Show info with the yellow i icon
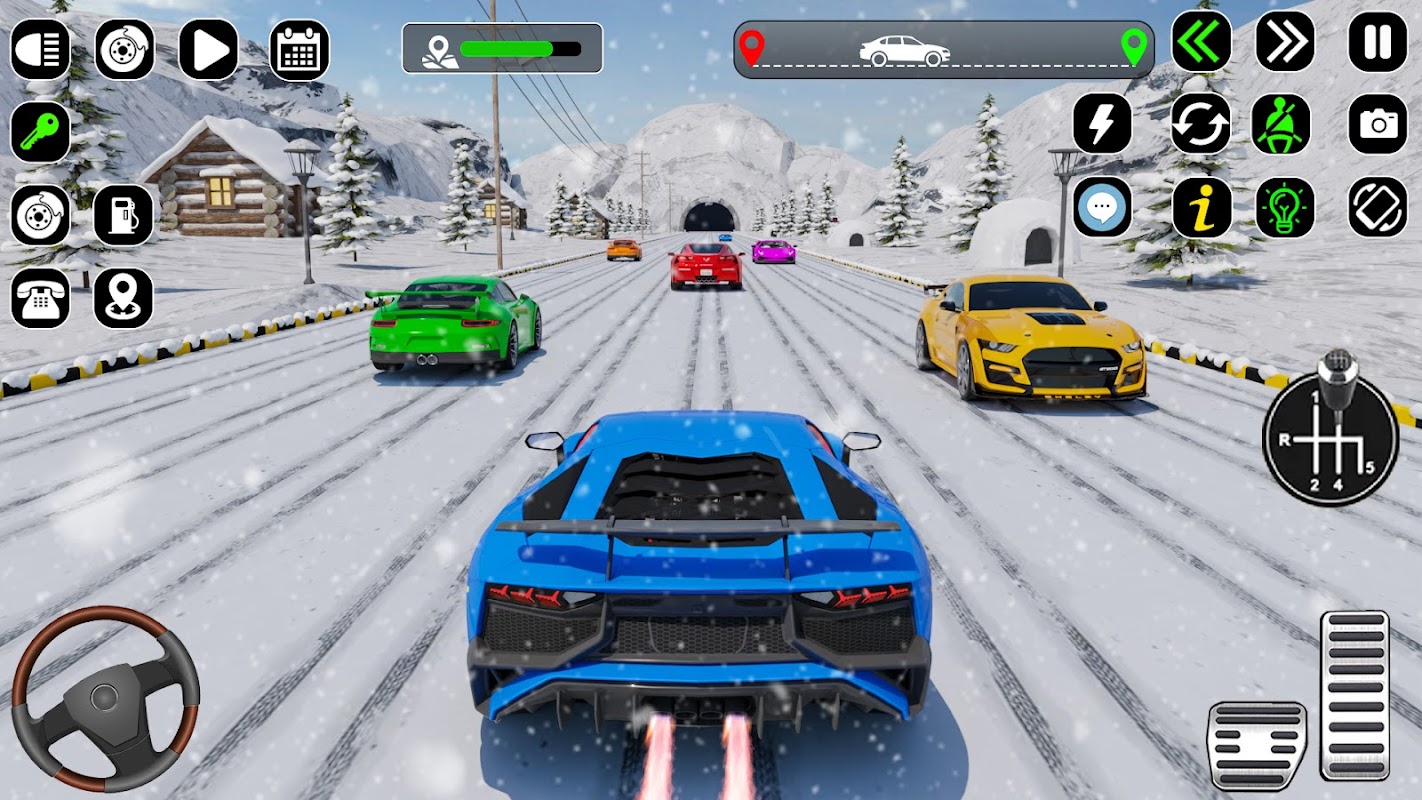 pyautogui.click(x=1201, y=207)
